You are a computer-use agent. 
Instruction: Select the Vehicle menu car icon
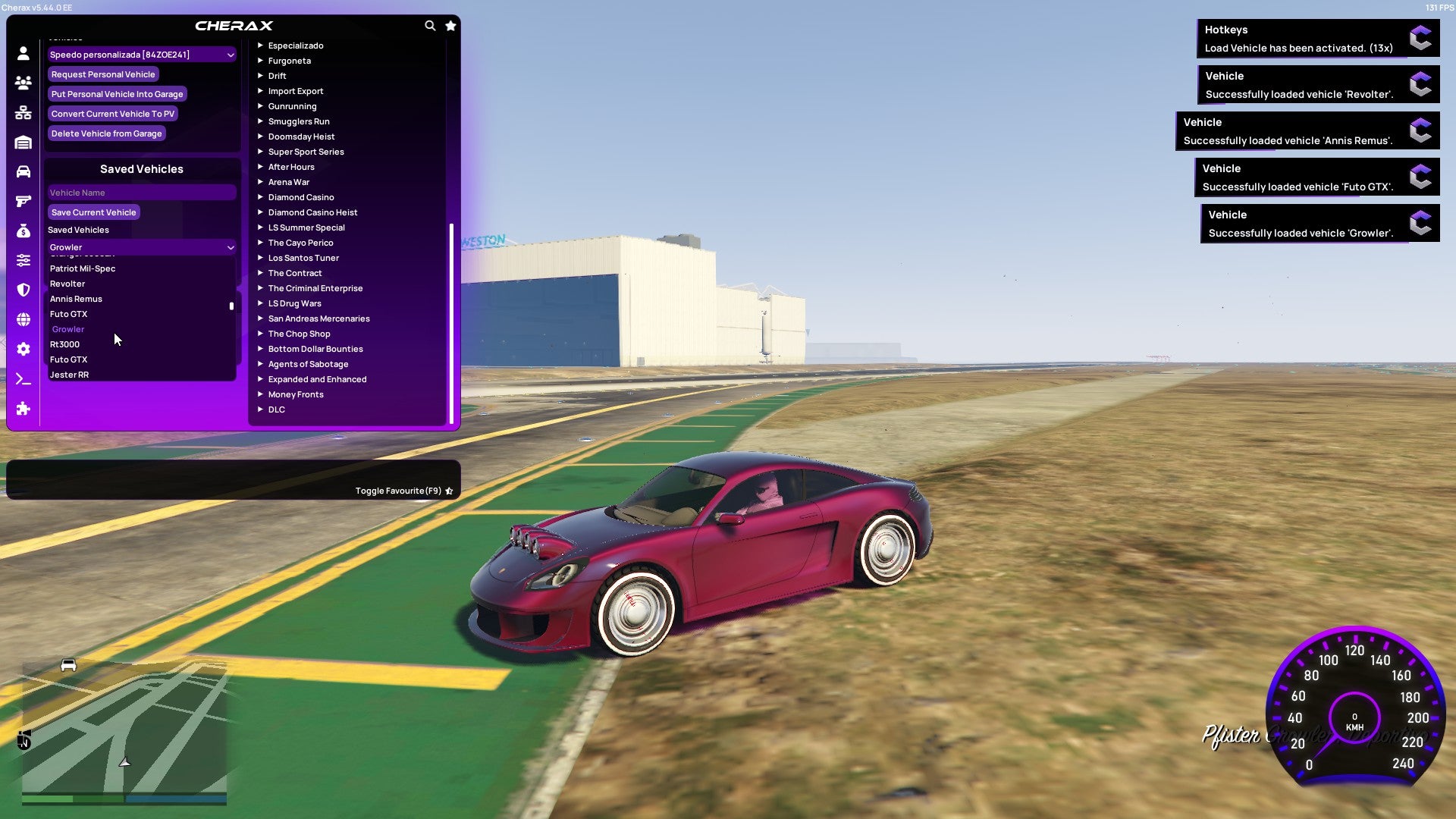tap(23, 171)
